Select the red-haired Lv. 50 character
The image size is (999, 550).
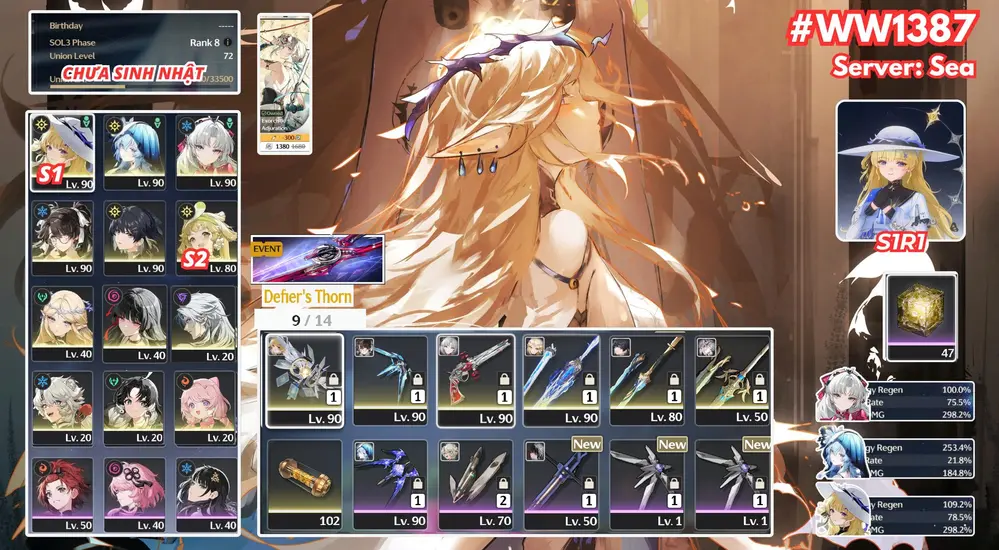coord(62,494)
